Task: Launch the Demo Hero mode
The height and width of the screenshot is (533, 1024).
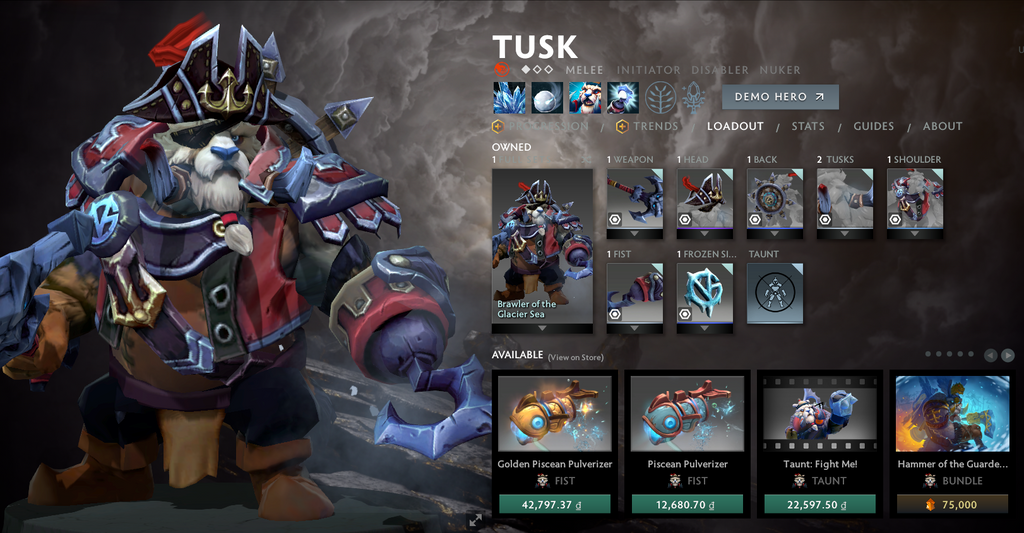Action: 780,97
